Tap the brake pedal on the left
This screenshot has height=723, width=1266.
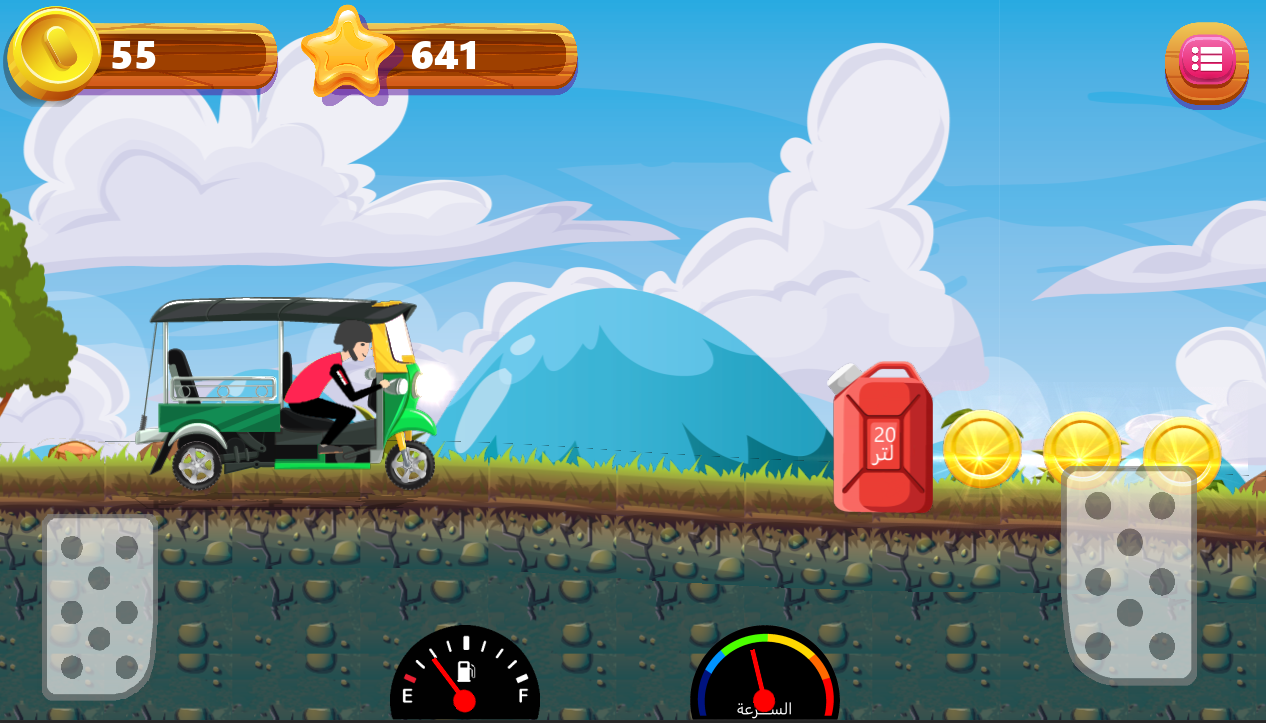pos(99,606)
